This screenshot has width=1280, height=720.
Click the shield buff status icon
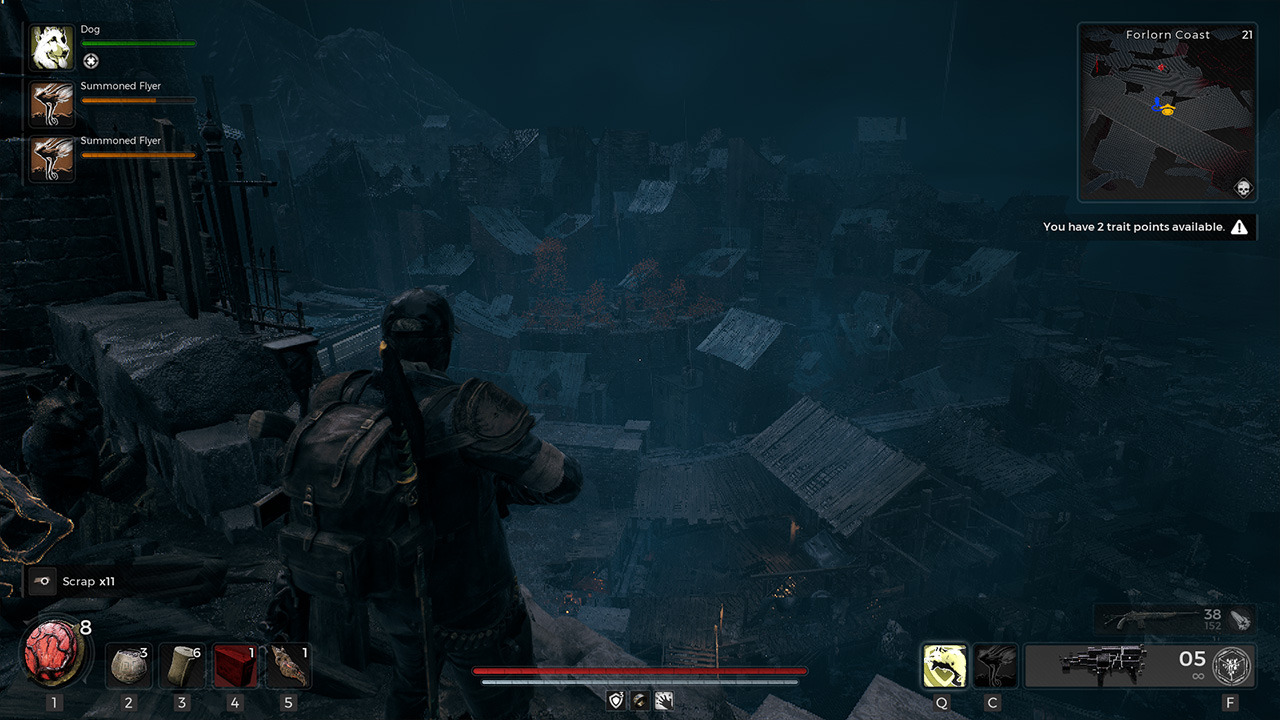click(x=616, y=701)
